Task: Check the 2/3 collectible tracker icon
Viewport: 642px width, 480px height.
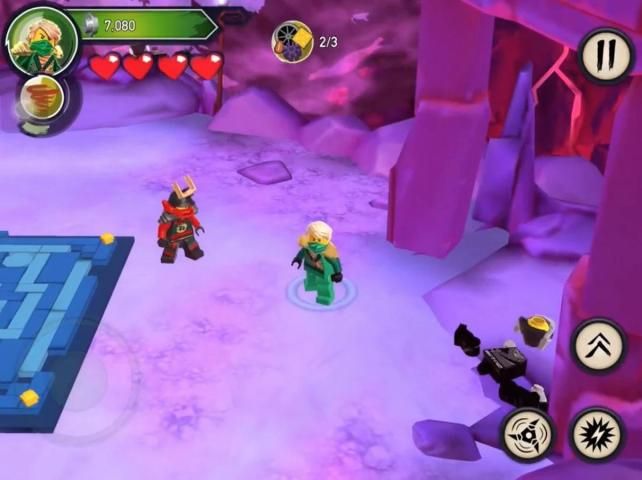Action: coord(292,41)
